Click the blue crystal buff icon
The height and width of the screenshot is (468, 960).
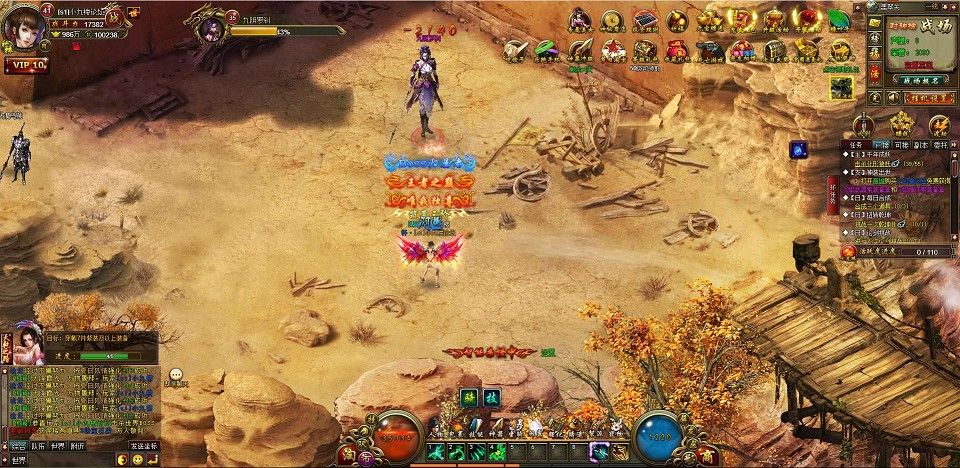coord(799,150)
